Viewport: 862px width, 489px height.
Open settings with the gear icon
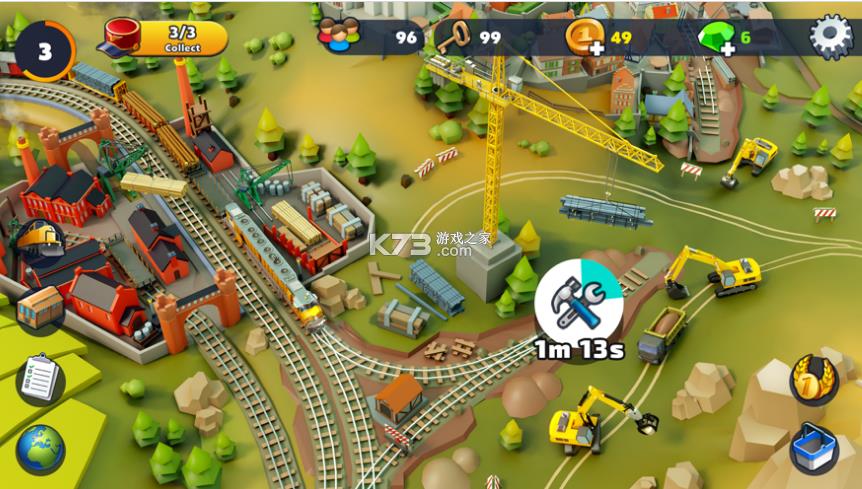831,37
